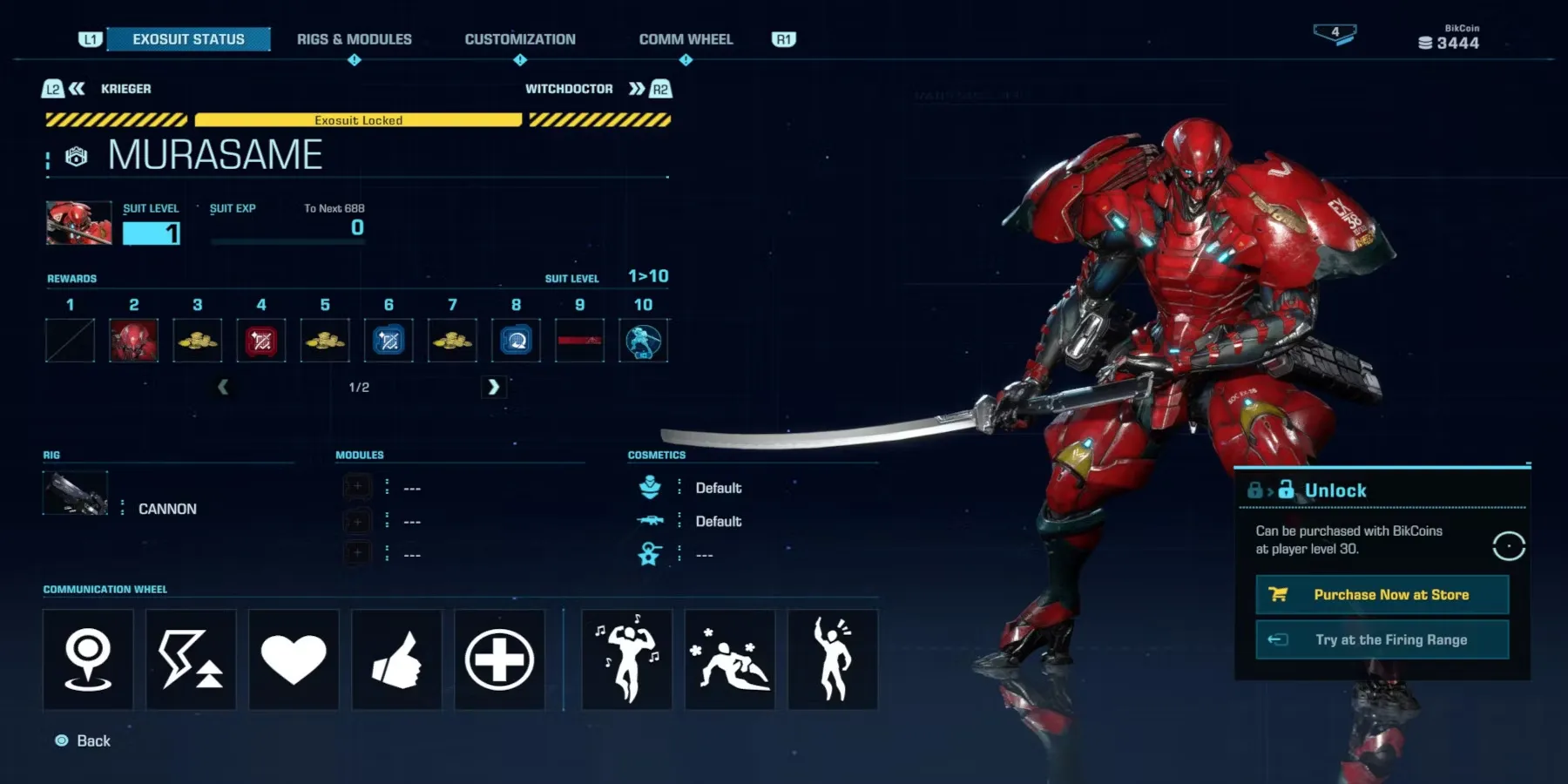The height and width of the screenshot is (784, 1568).
Task: Select the medical cross communication icon
Action: 499,659
